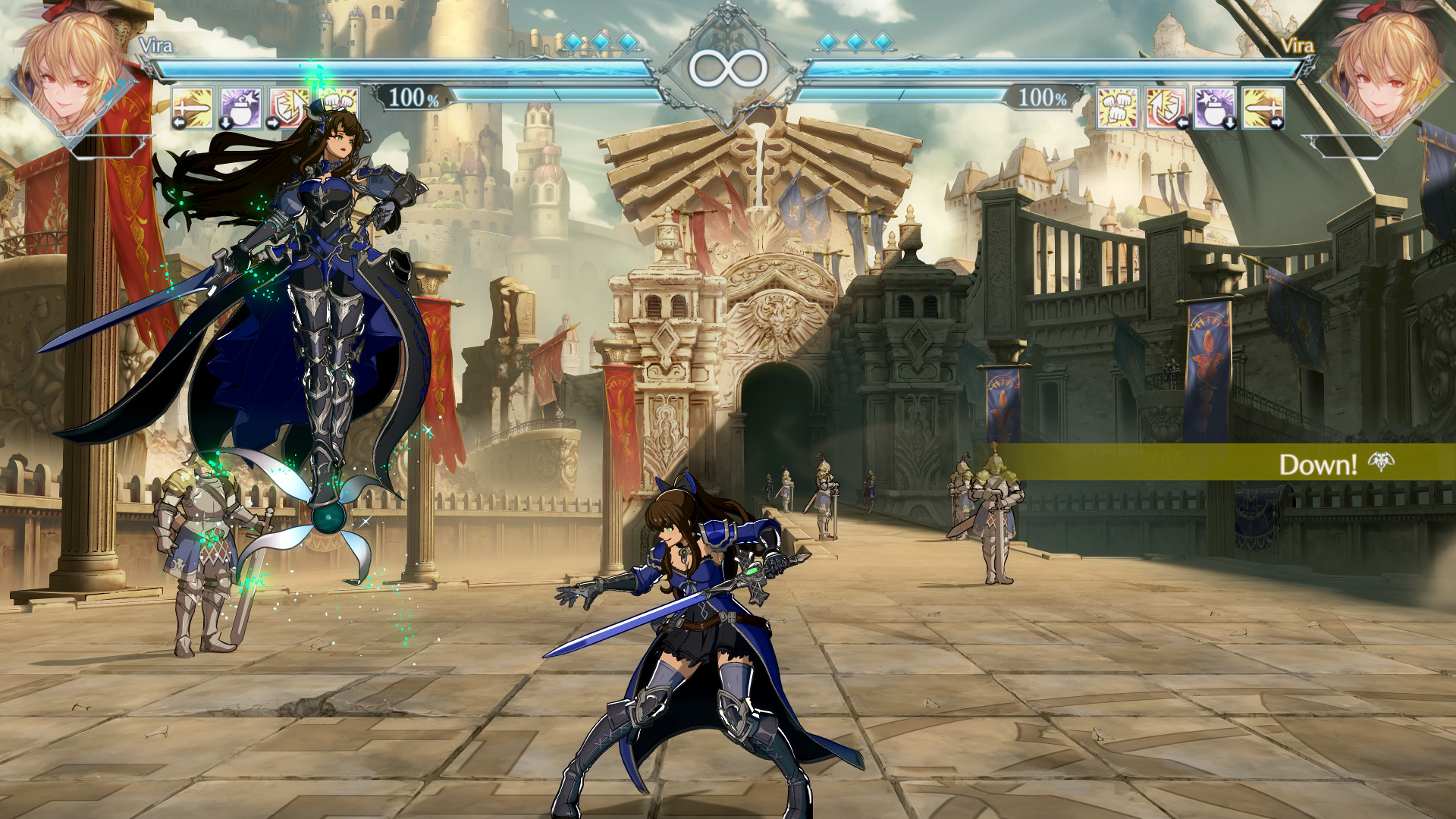Screen dimensions: 1456x819
Task: Expand the left arrow badge on right shield icon
Action: tap(1183, 124)
